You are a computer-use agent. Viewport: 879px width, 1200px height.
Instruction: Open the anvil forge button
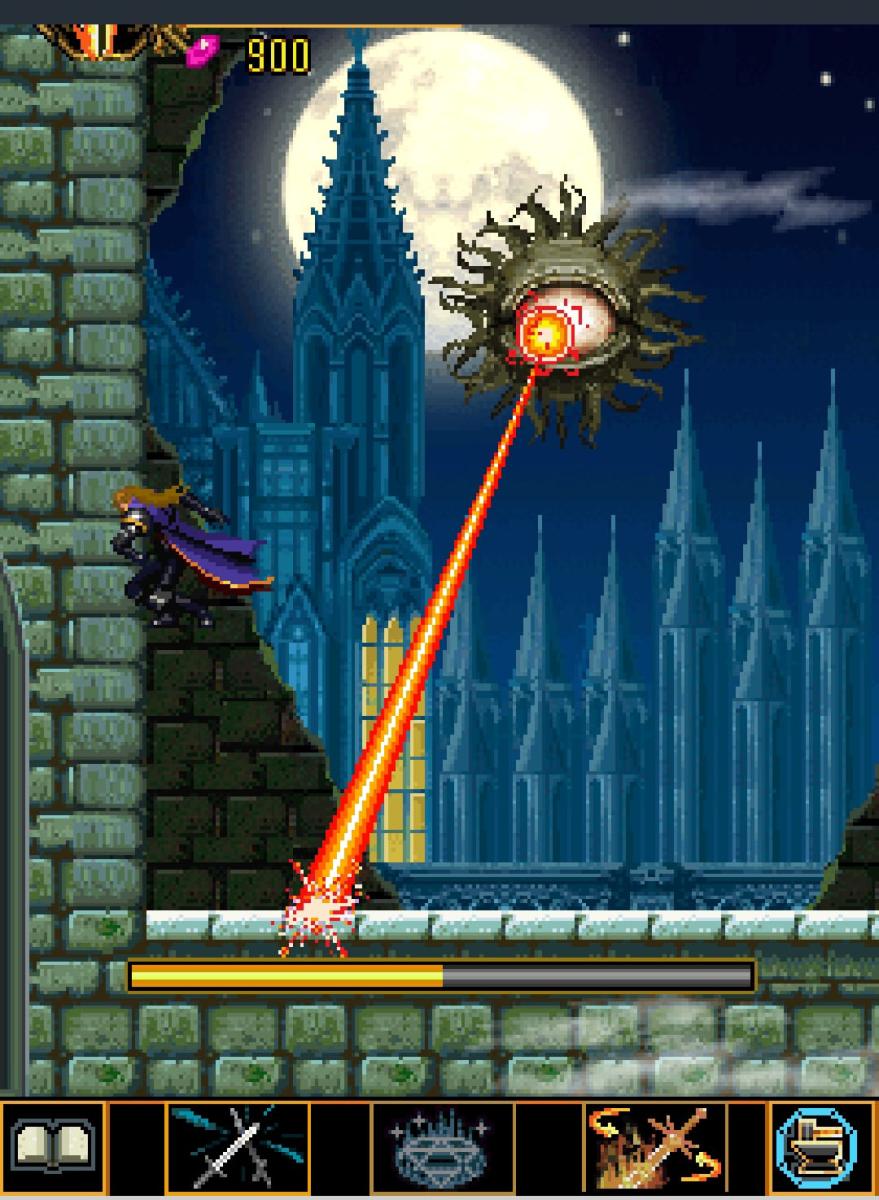coord(816,1147)
